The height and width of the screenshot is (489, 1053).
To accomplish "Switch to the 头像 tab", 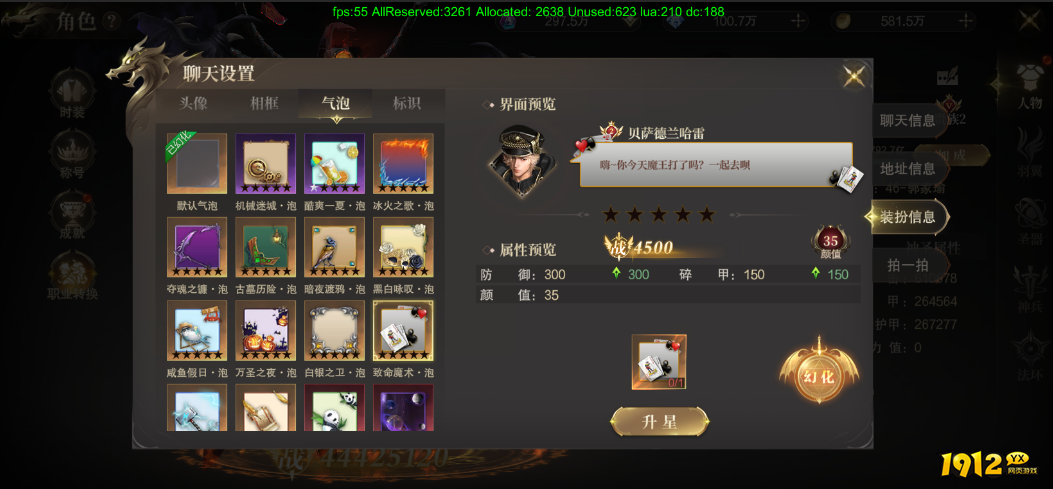I will [x=194, y=103].
